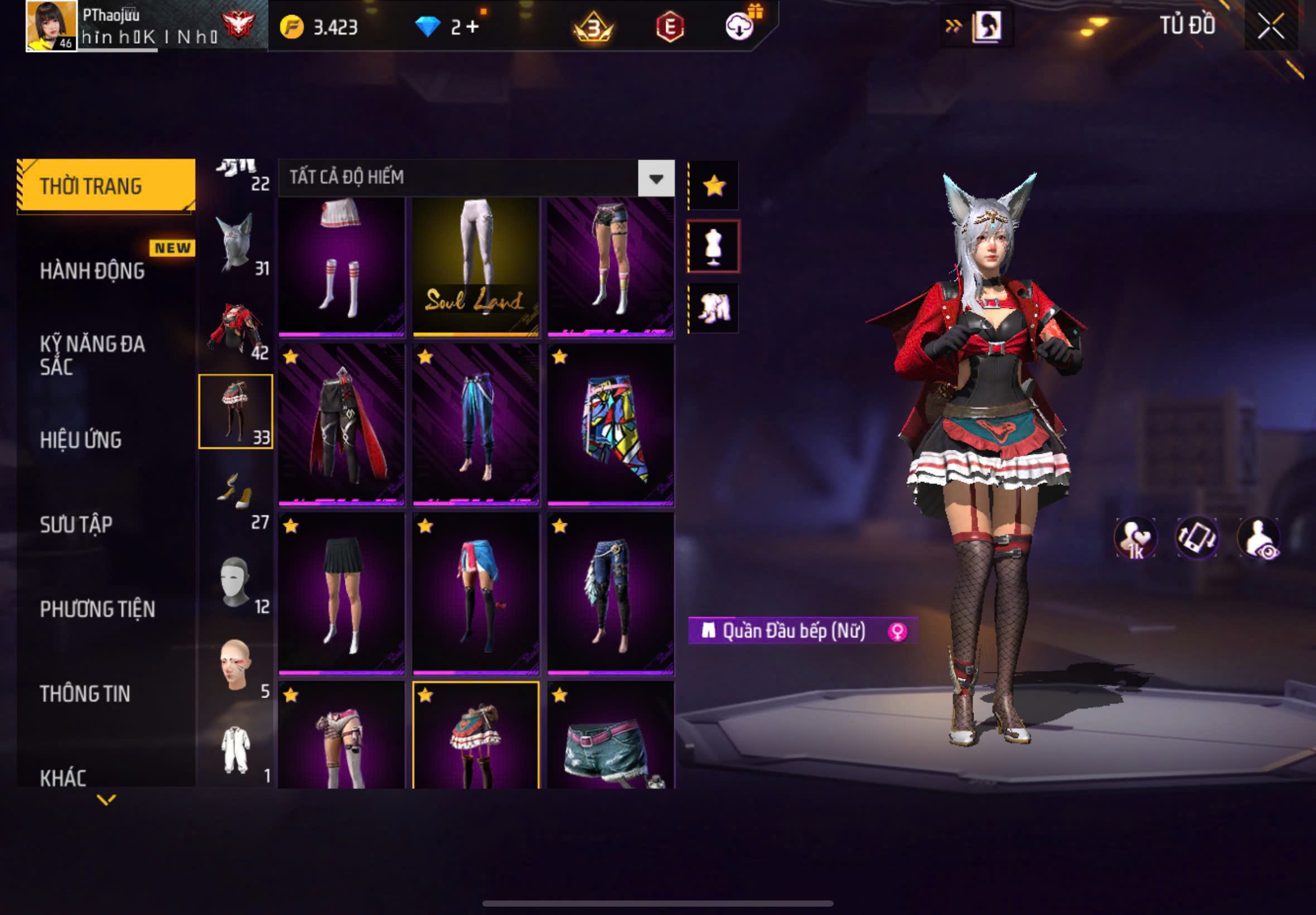
Task: Open the Hành Động section
Action: coord(93,271)
